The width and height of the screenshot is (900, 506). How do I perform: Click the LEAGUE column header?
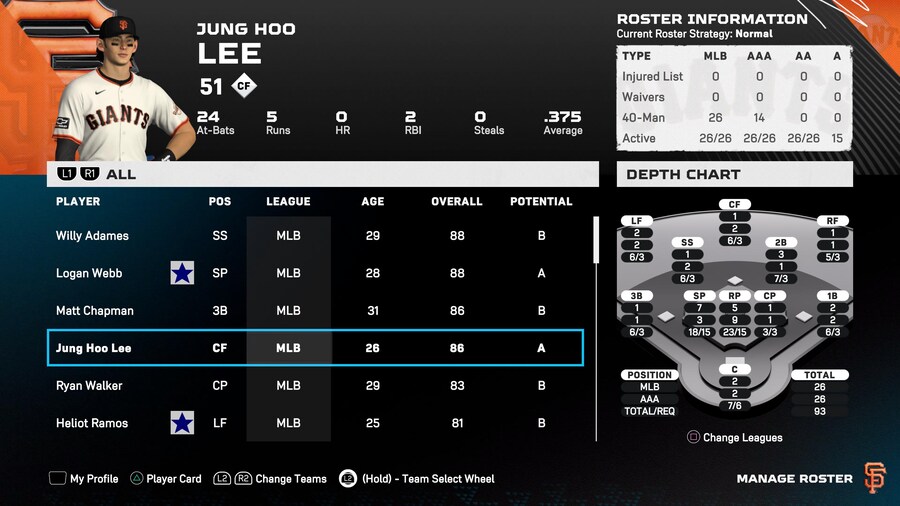(288, 201)
